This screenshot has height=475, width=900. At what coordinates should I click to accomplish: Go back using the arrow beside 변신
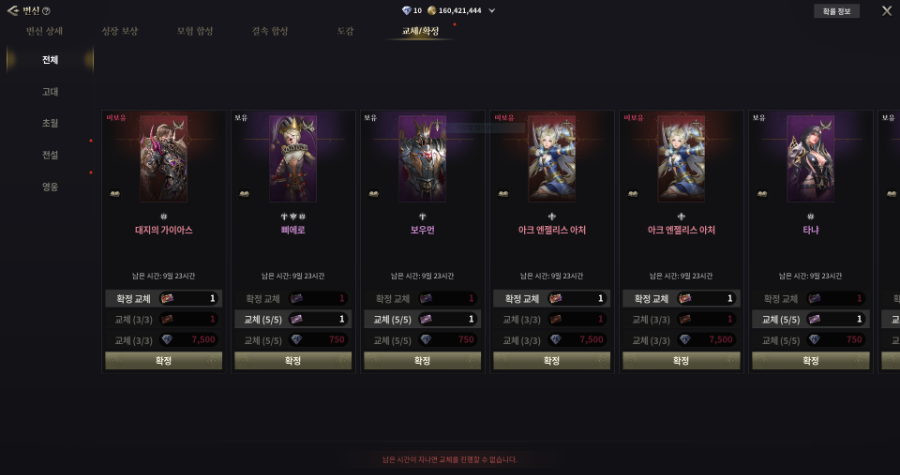click(x=12, y=11)
